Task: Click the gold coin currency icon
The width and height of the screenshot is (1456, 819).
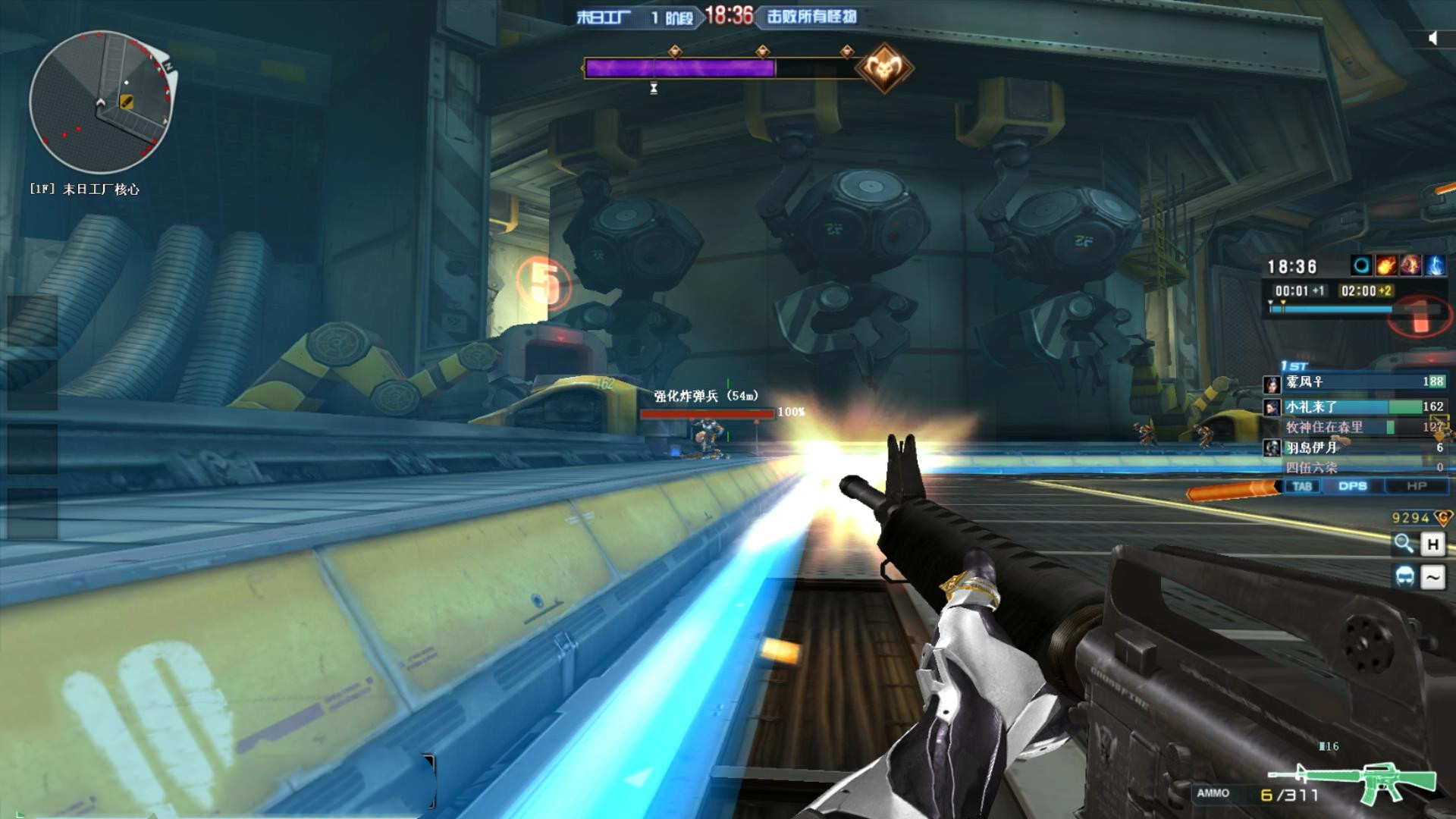Action: [1443, 518]
